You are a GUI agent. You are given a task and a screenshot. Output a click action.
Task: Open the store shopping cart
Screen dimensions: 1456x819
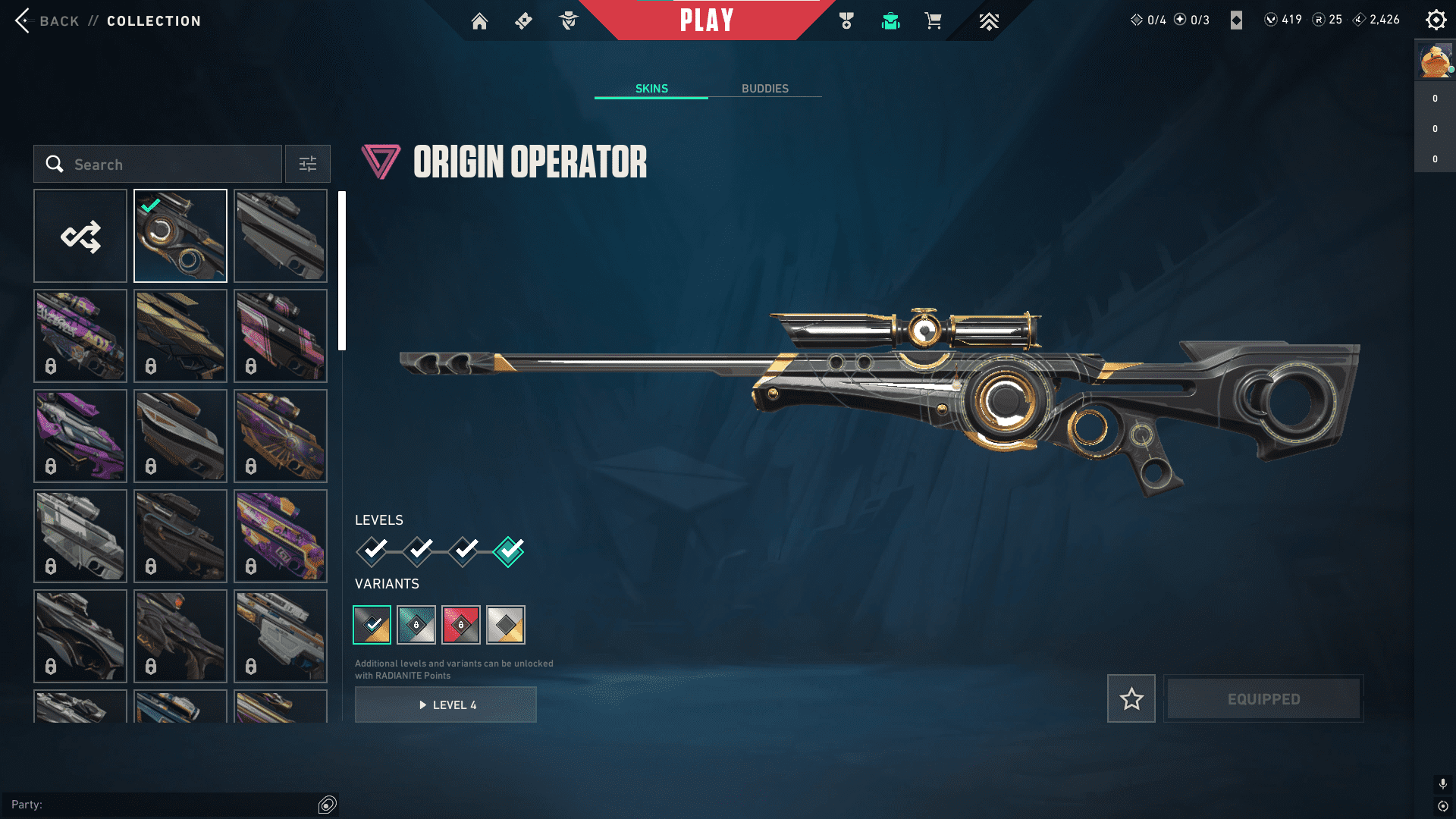click(x=933, y=21)
